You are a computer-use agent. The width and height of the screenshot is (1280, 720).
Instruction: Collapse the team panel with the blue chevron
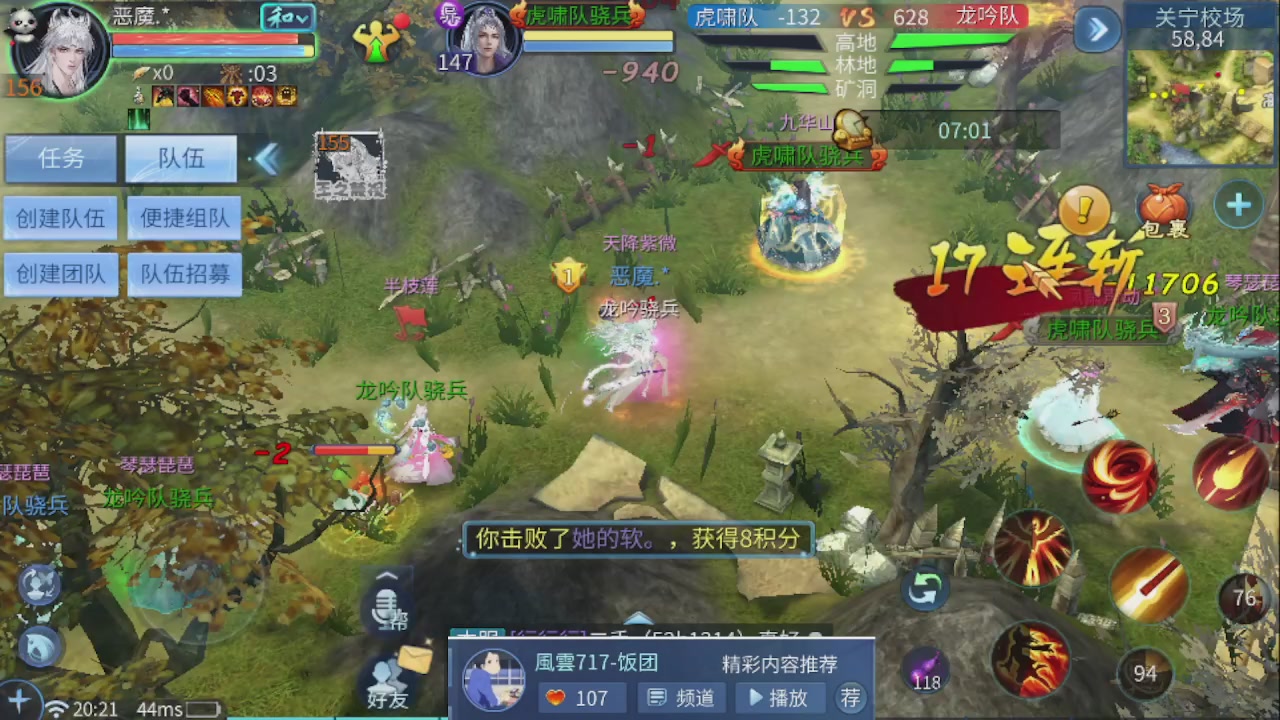(268, 158)
